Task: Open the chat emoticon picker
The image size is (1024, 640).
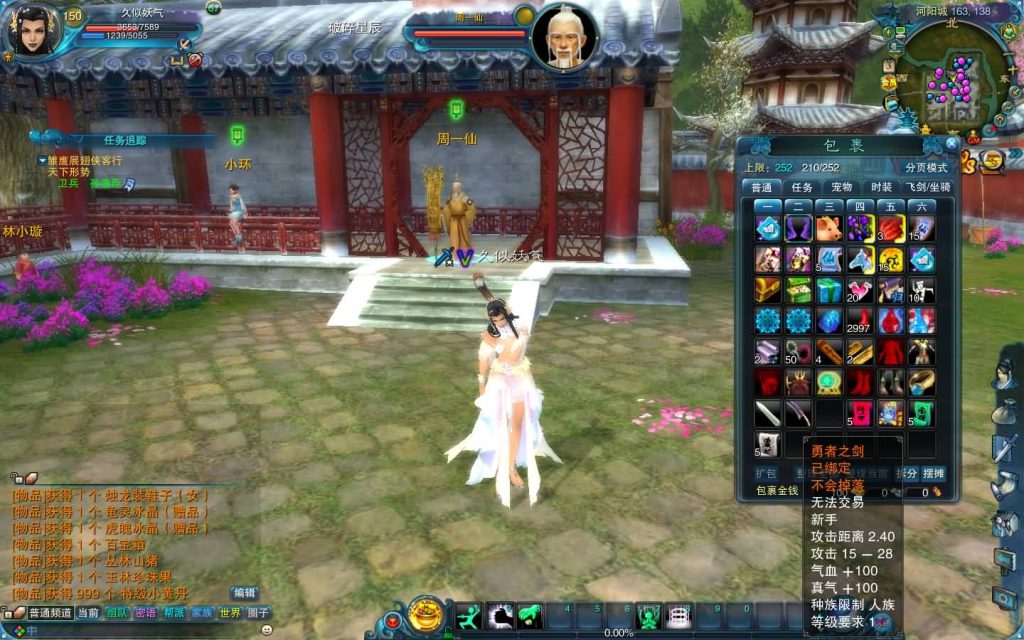Action: (x=267, y=630)
